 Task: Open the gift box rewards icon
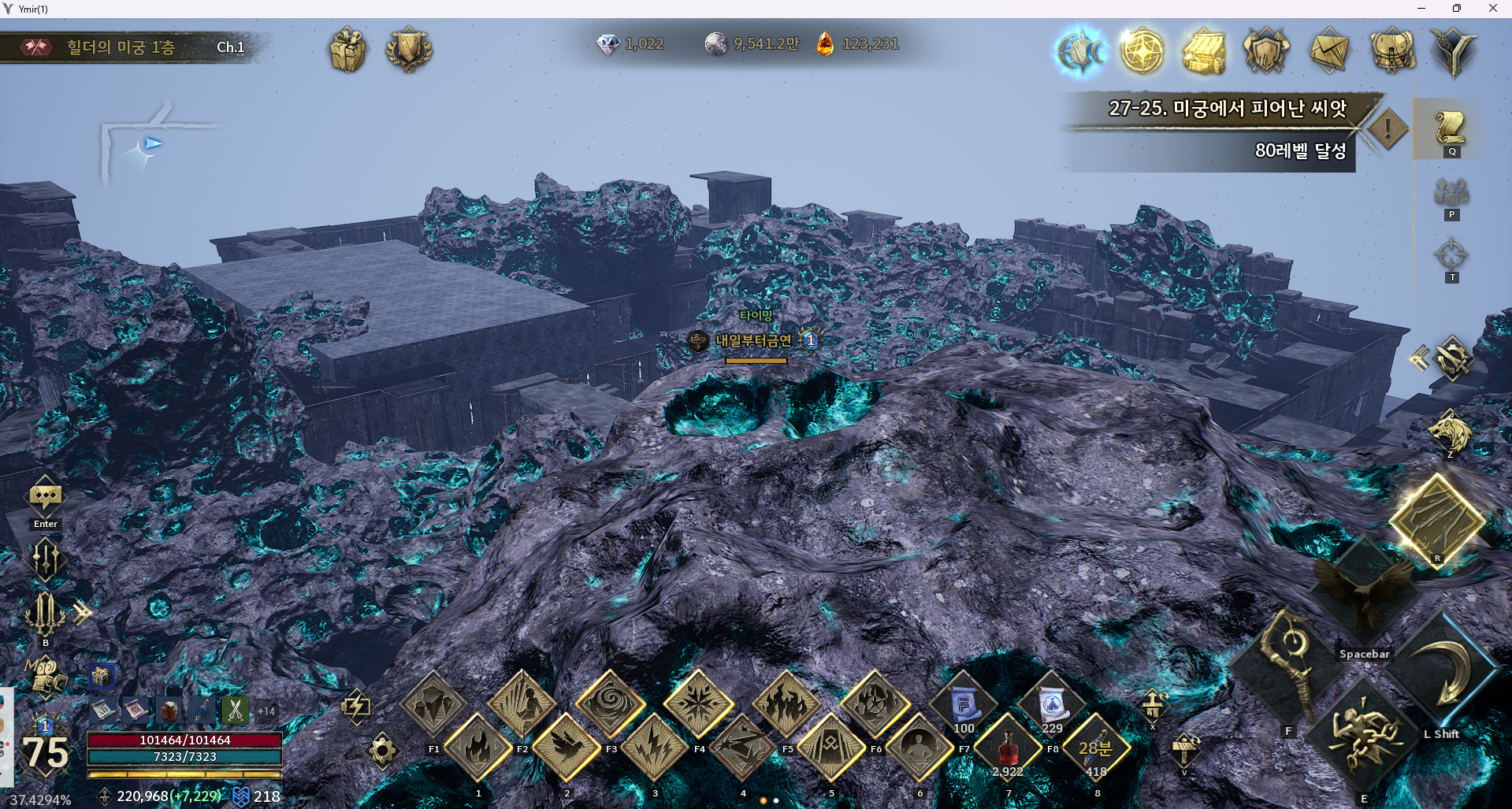[347, 50]
